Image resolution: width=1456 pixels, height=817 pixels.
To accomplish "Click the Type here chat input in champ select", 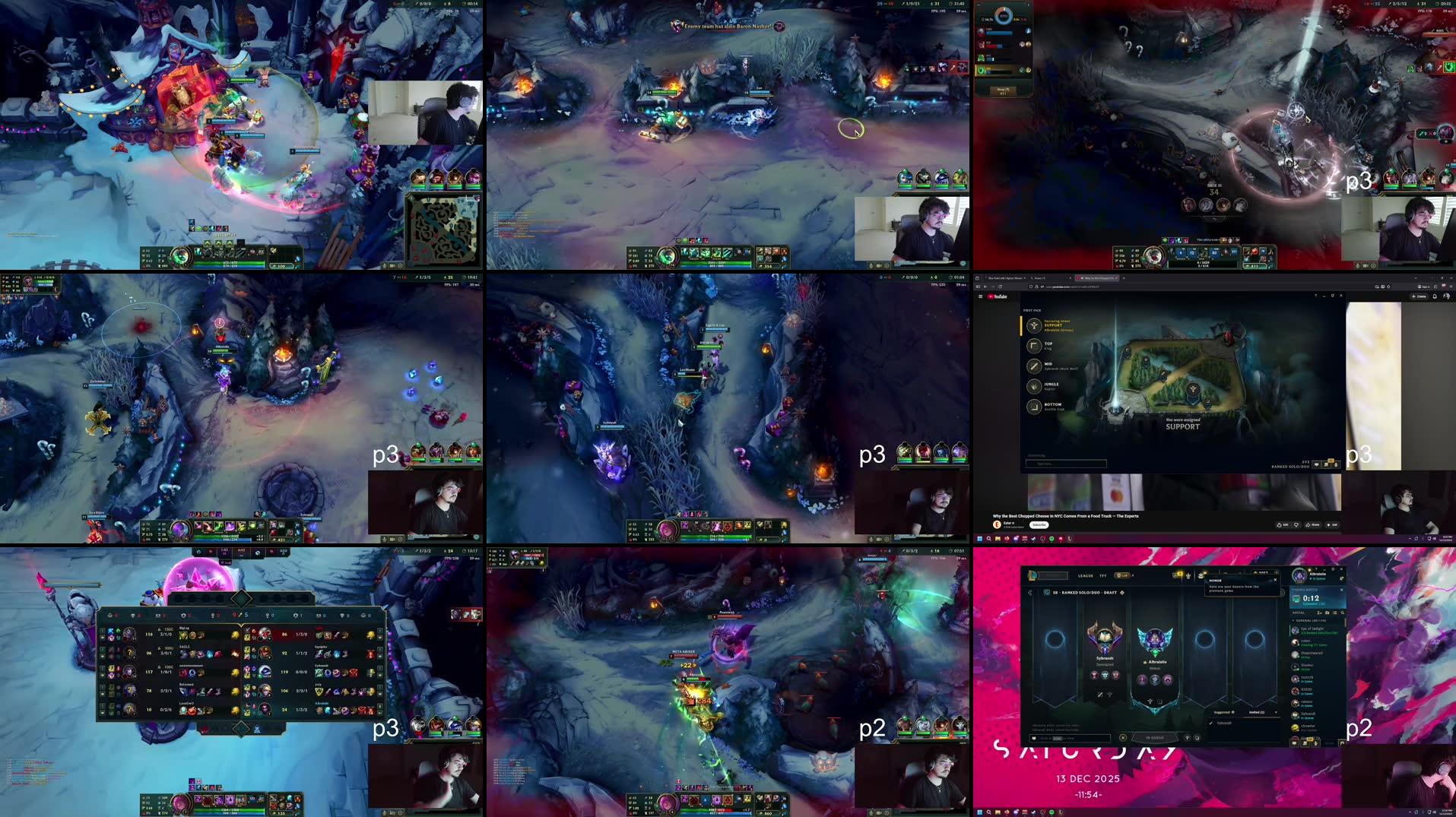I will coord(1066,464).
